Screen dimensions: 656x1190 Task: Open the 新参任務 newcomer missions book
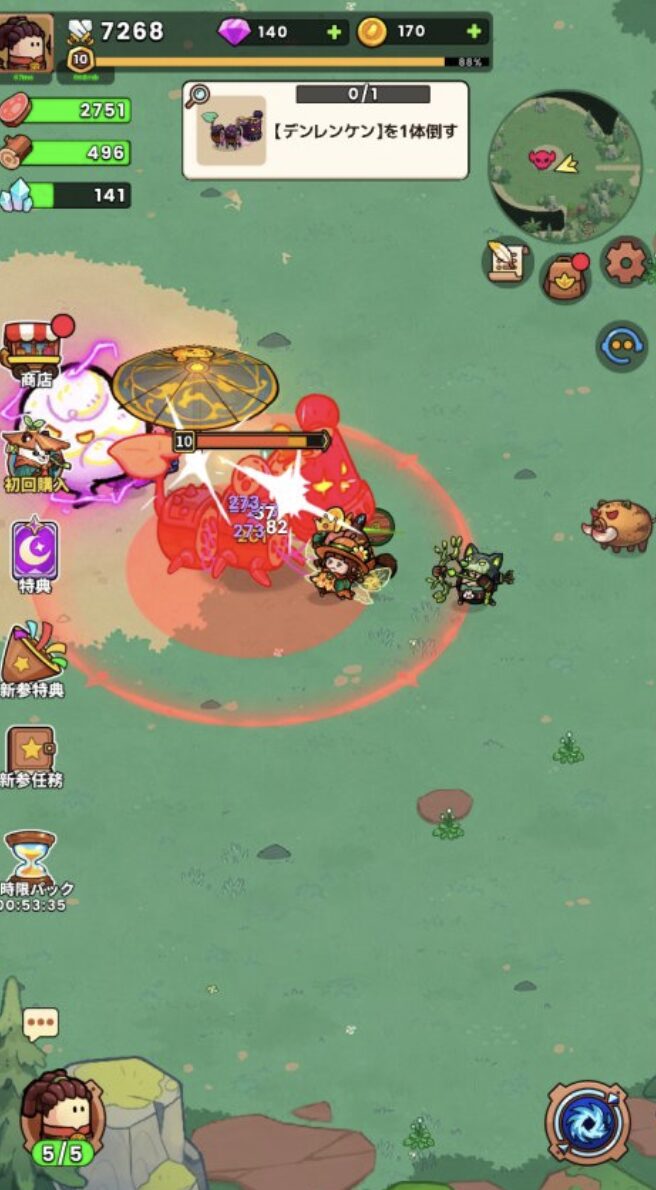click(31, 754)
